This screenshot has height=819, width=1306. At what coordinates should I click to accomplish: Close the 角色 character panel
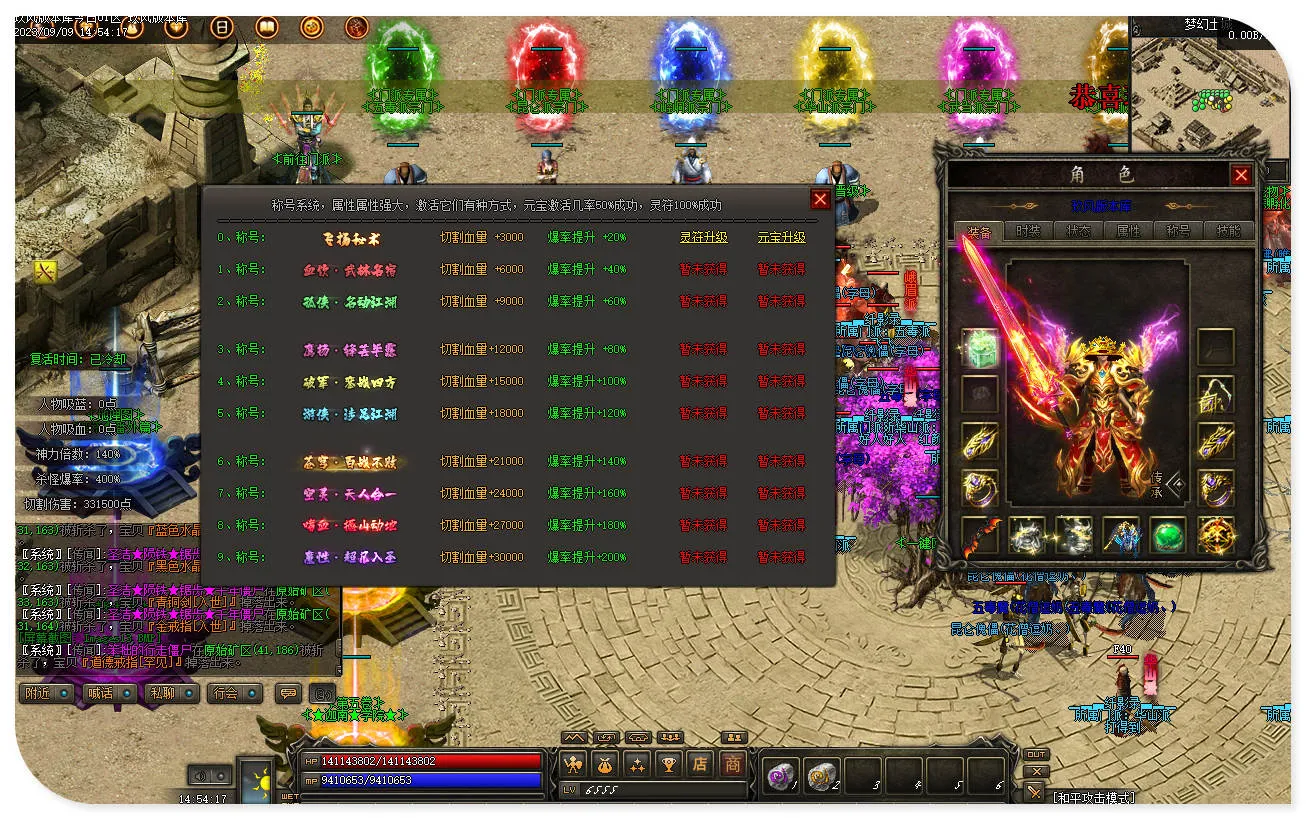1241,176
